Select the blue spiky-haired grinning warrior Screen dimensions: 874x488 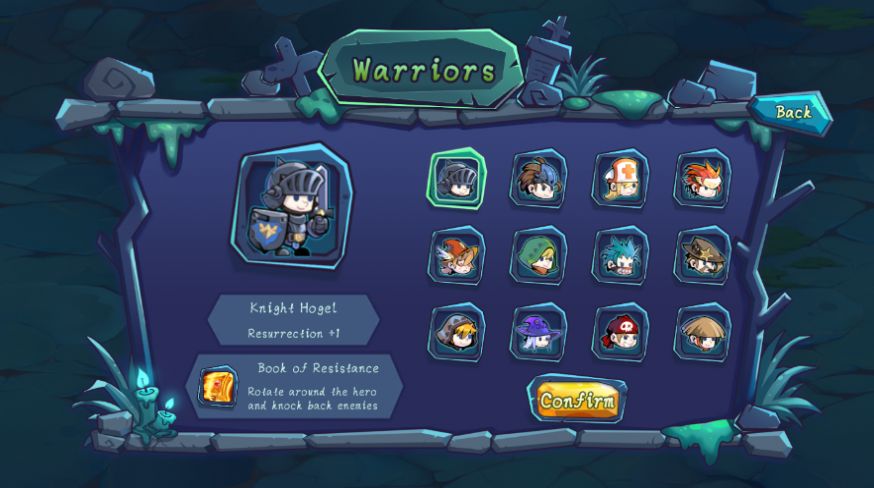pyautogui.click(x=621, y=256)
